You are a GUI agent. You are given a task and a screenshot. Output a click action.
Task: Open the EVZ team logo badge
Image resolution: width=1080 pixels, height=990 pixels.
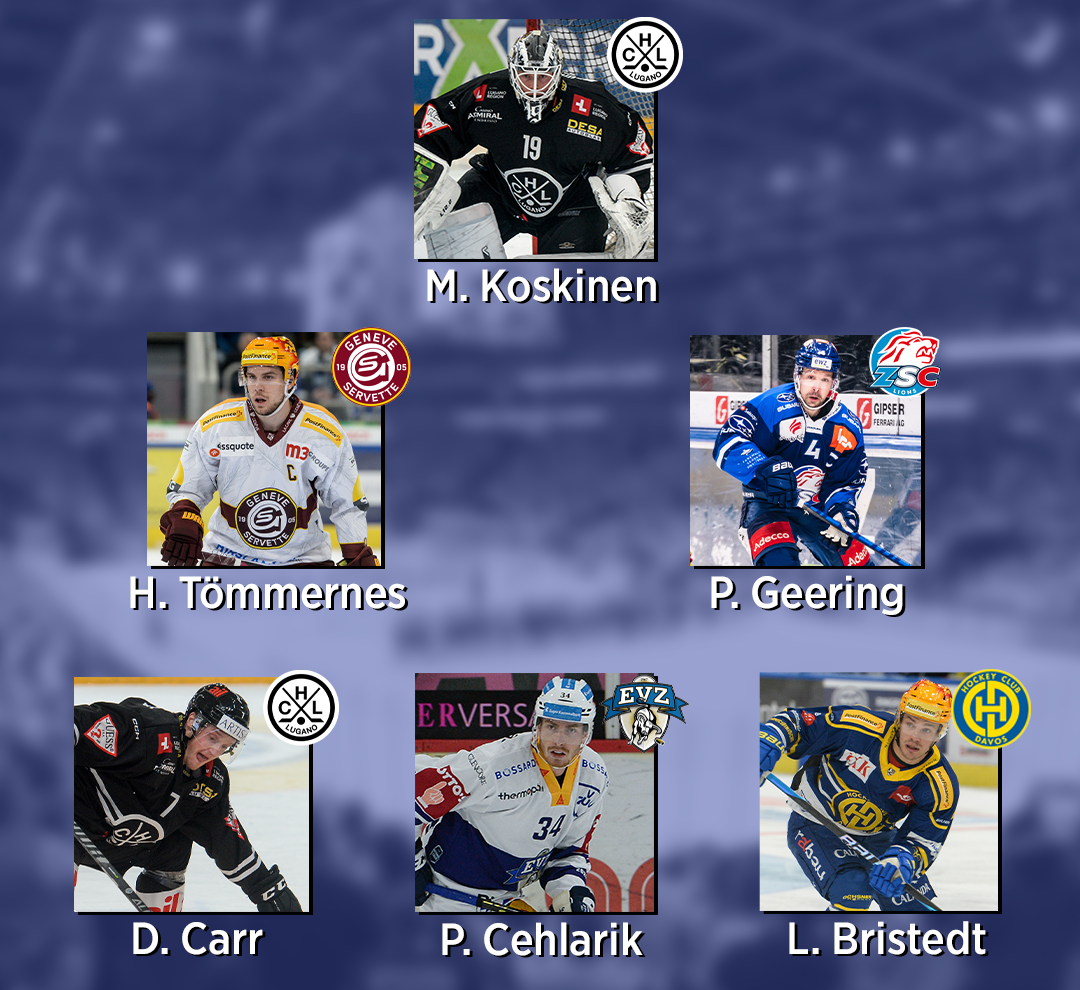(645, 710)
